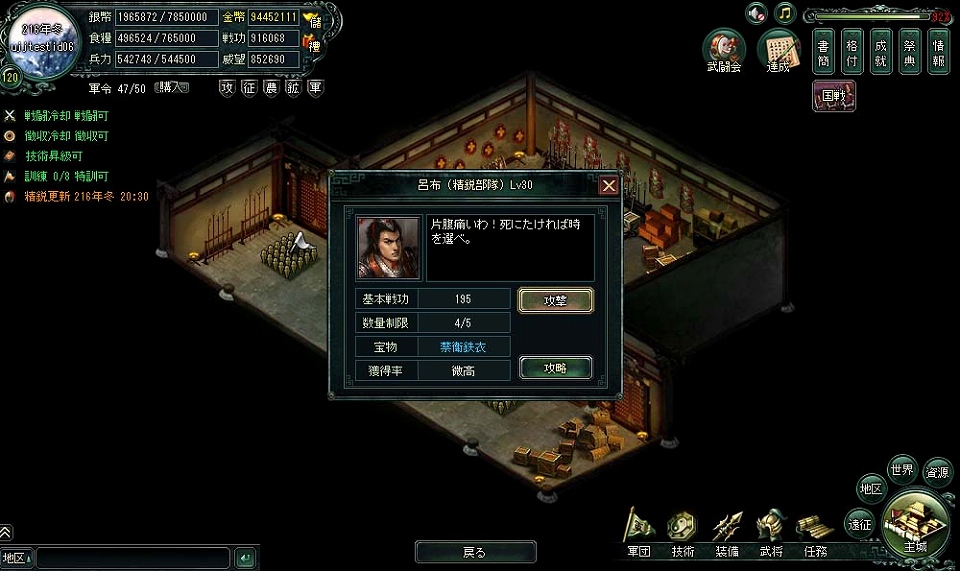Toggle the background music note icon
The image size is (960, 571).
(x=785, y=13)
